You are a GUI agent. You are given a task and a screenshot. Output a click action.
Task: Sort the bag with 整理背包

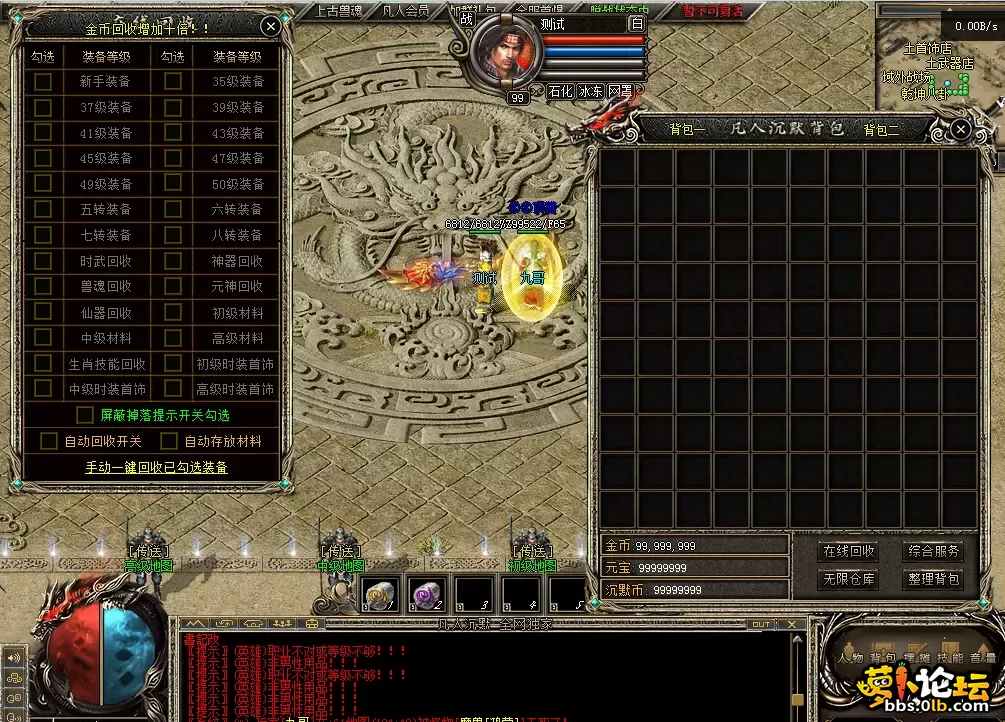(934, 579)
